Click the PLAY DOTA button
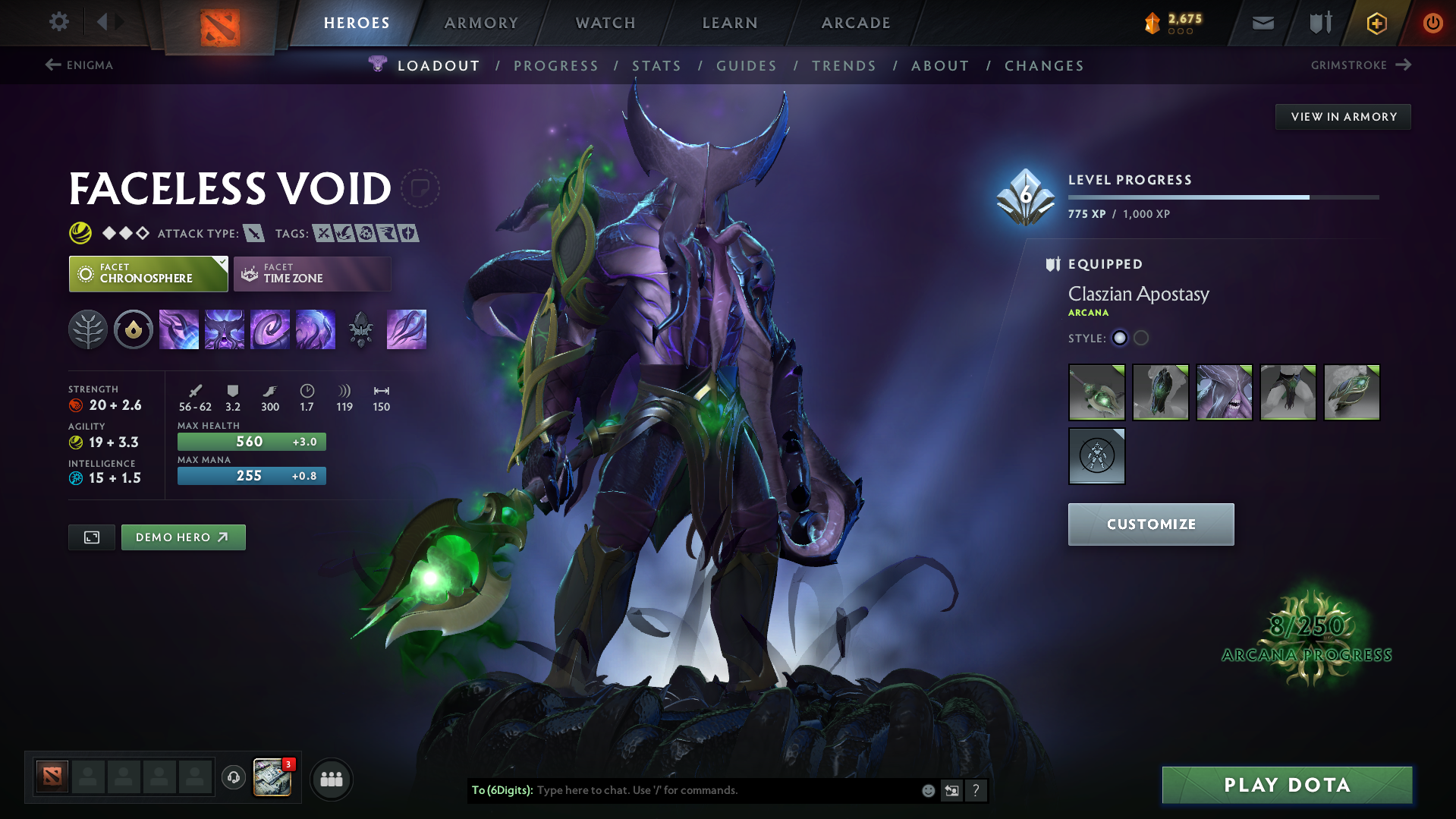Viewport: 1456px width, 819px height. coord(1286,785)
